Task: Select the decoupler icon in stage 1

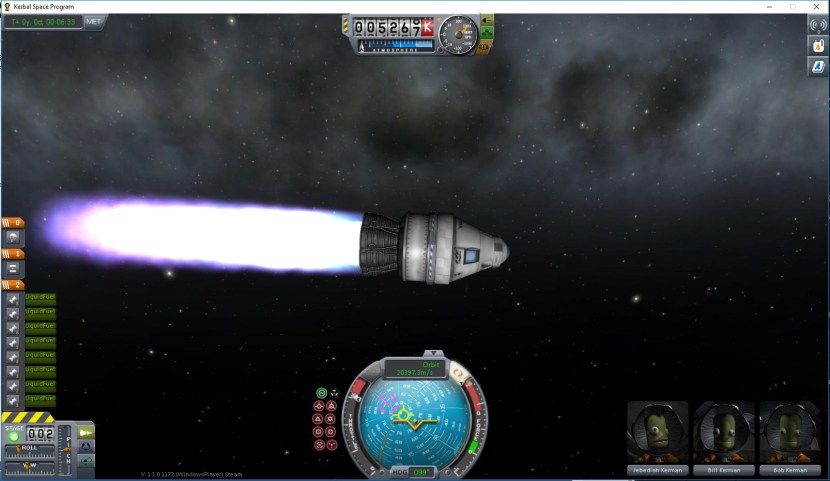Action: 14,269
